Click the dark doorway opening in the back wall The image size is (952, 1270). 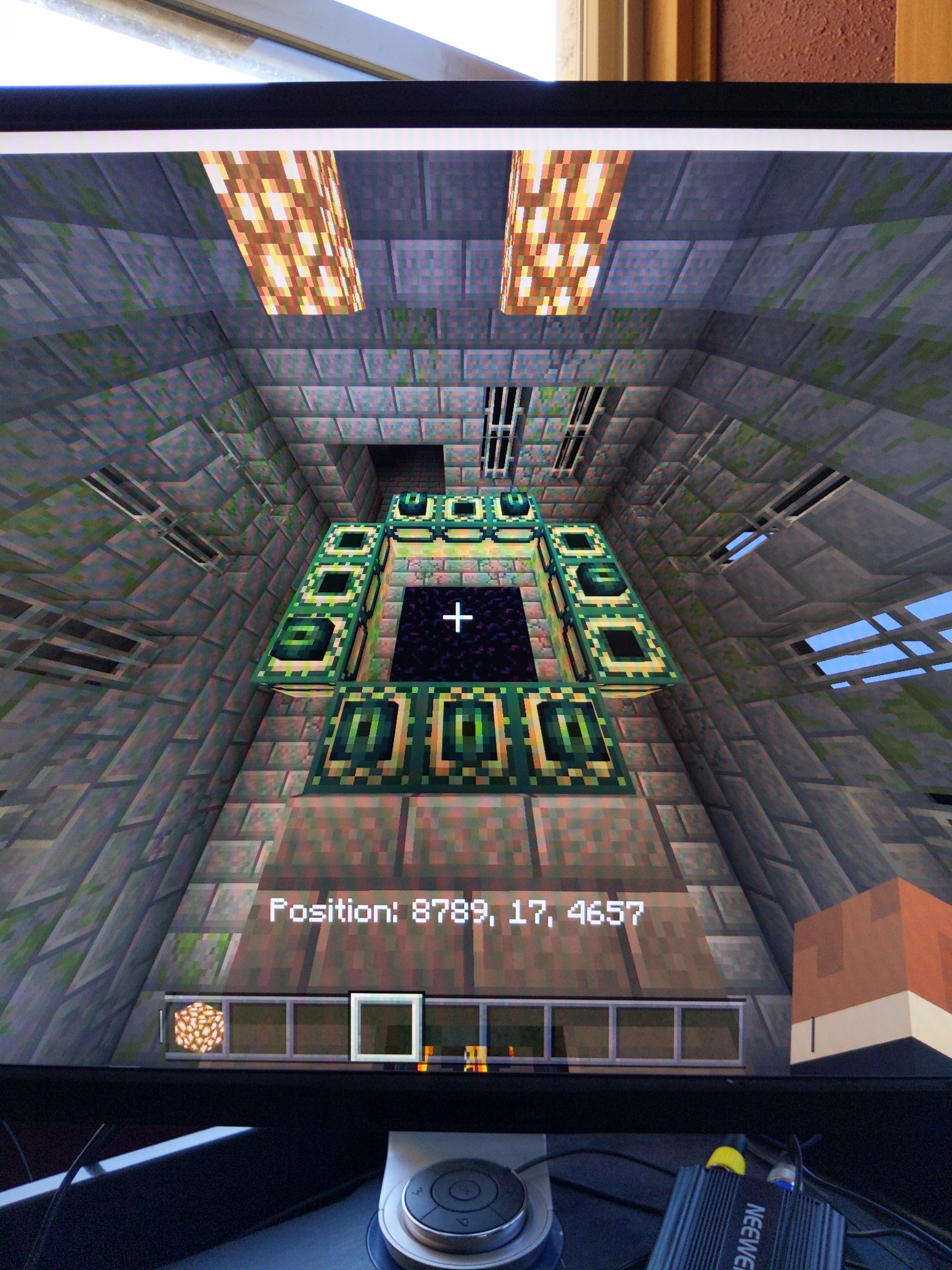(x=402, y=465)
